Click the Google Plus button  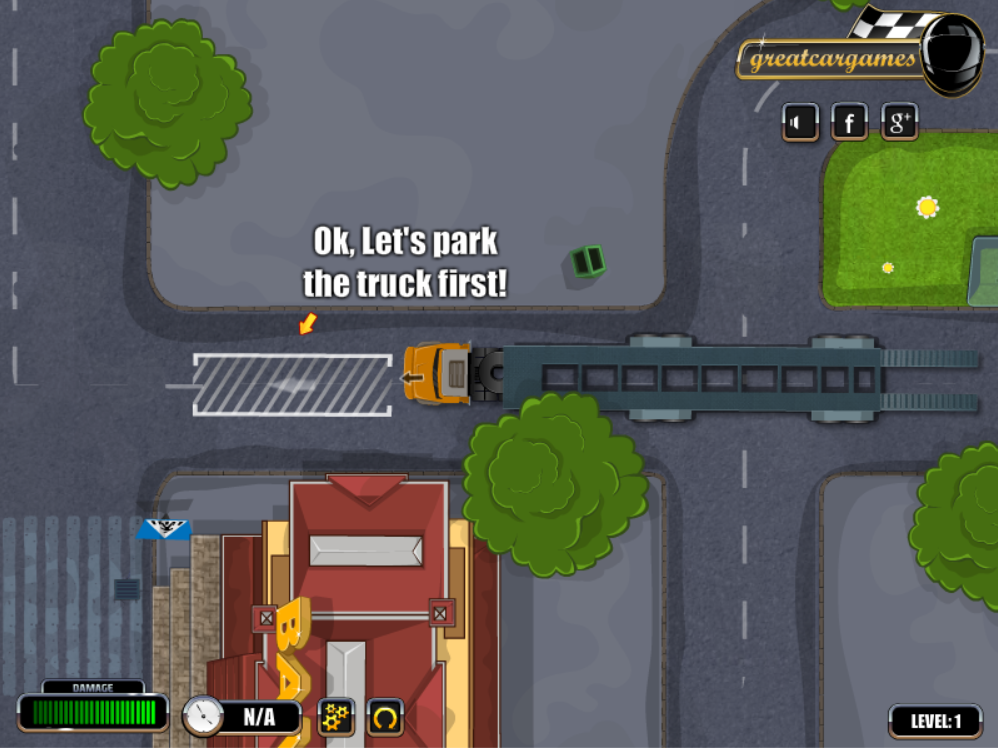[899, 123]
